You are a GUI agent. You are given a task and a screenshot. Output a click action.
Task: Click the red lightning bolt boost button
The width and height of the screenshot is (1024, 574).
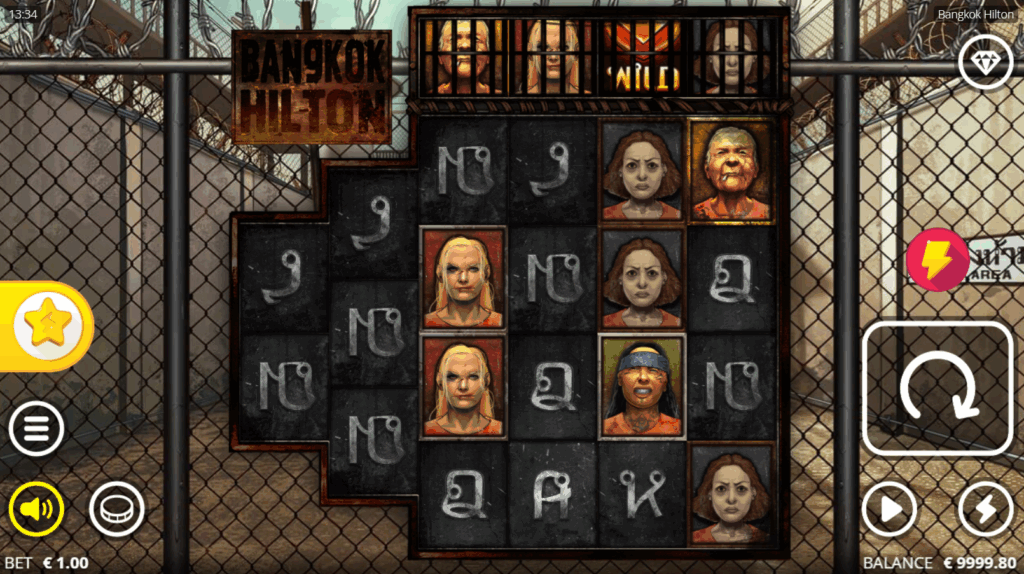coord(937,259)
